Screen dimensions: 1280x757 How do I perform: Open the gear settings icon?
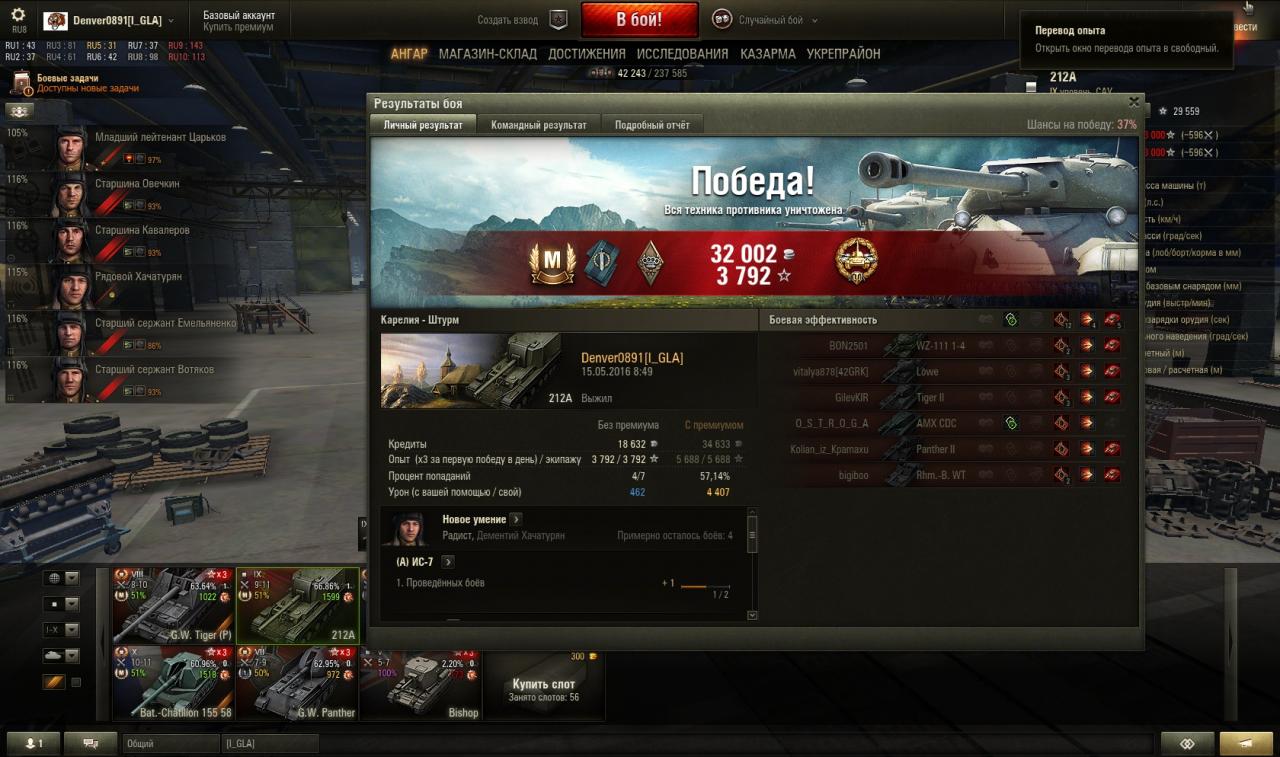pyautogui.click(x=18, y=15)
